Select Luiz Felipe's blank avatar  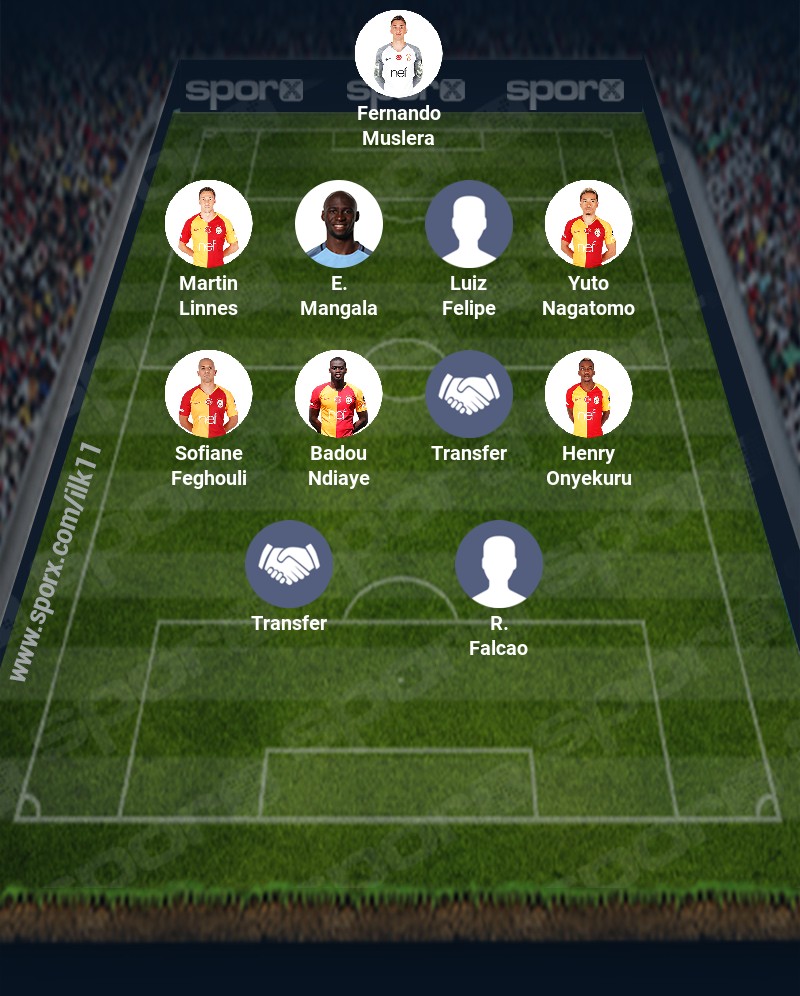(x=469, y=224)
